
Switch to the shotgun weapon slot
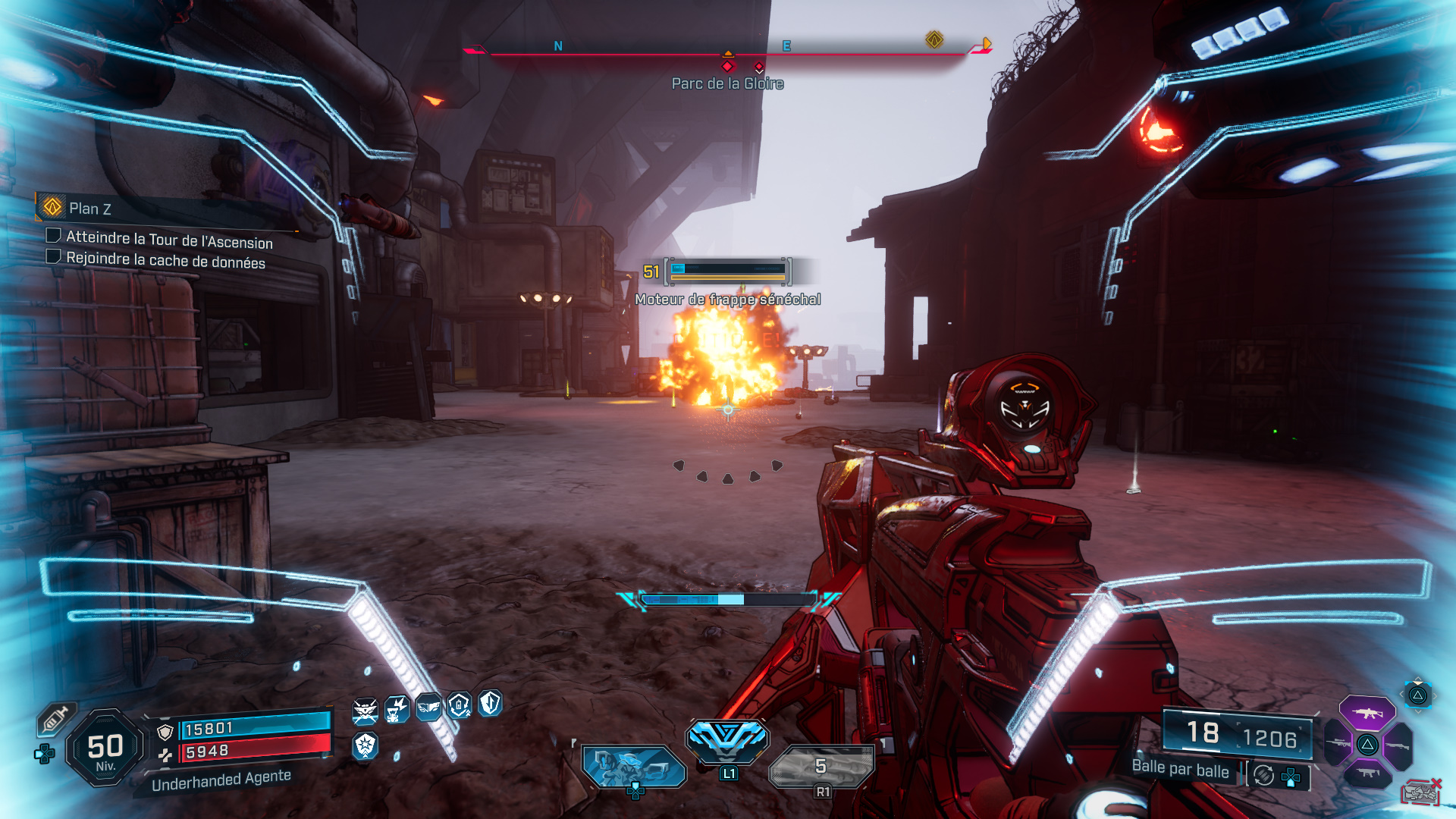pyautogui.click(x=1398, y=746)
